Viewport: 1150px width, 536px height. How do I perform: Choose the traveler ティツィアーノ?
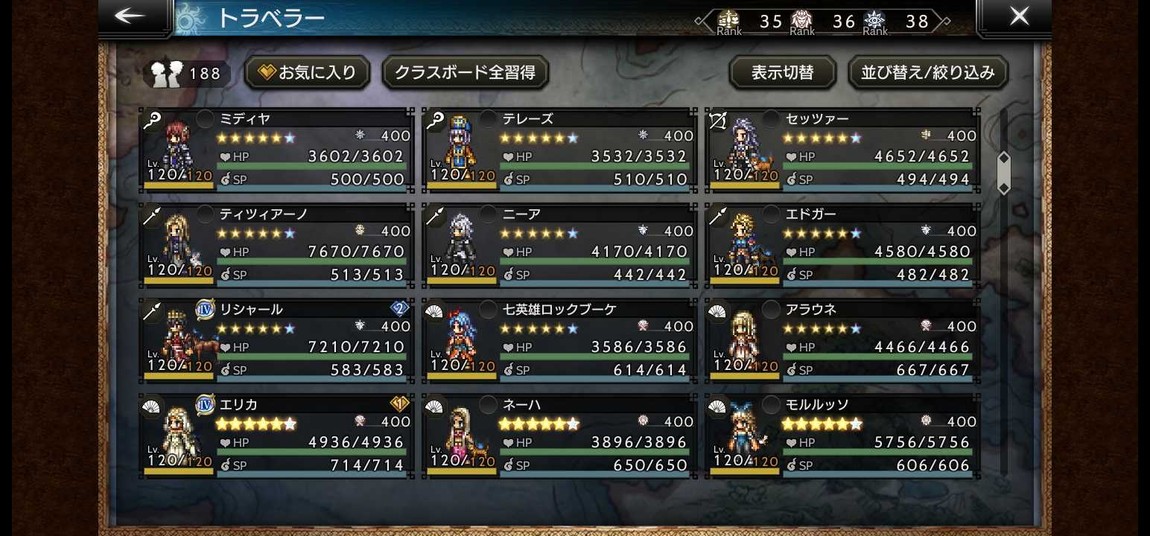click(x=276, y=244)
